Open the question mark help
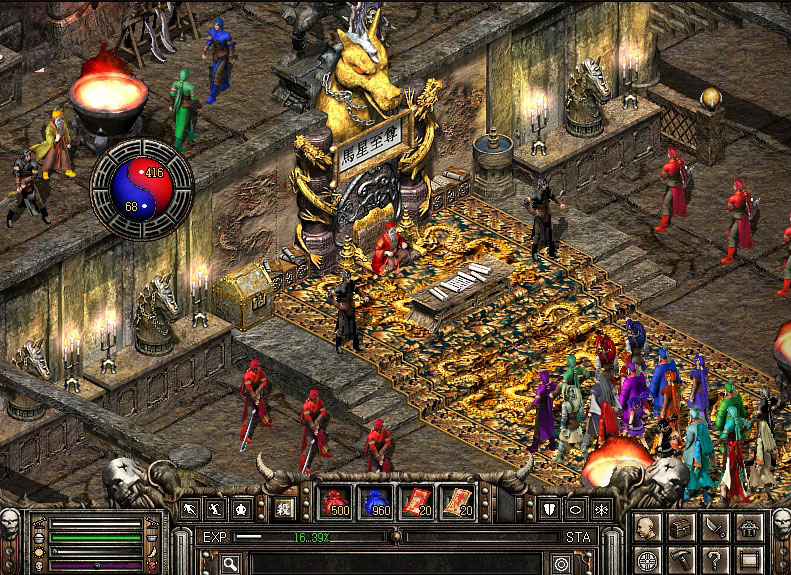Screen dimensions: 791x575 (715, 559)
